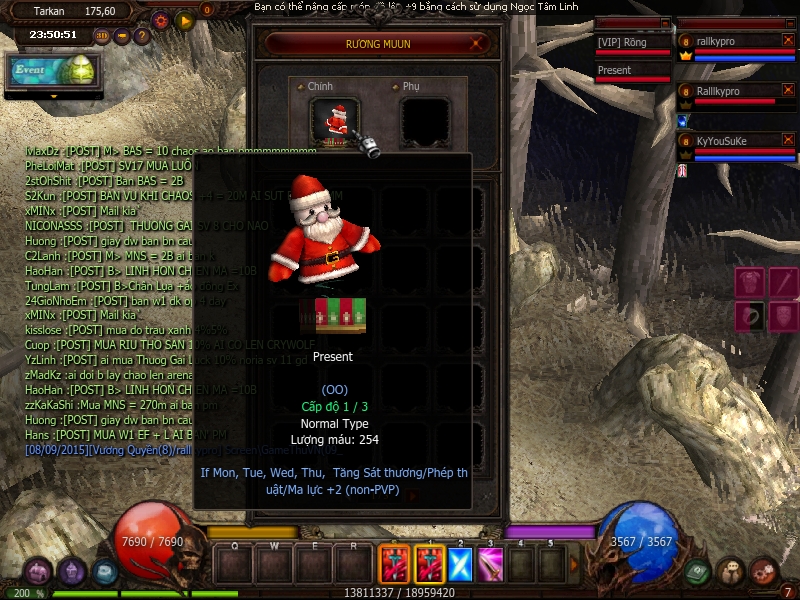Screen dimensions: 800x600
Task: Activate the blue X skill in slot 2
Action: point(459,565)
